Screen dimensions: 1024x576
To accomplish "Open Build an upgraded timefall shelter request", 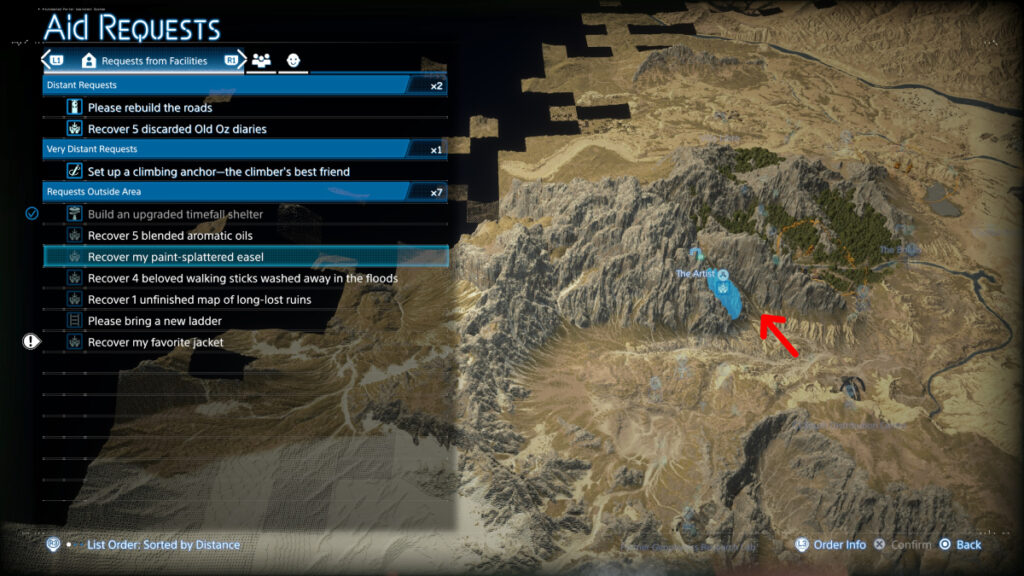I will pyautogui.click(x=175, y=214).
